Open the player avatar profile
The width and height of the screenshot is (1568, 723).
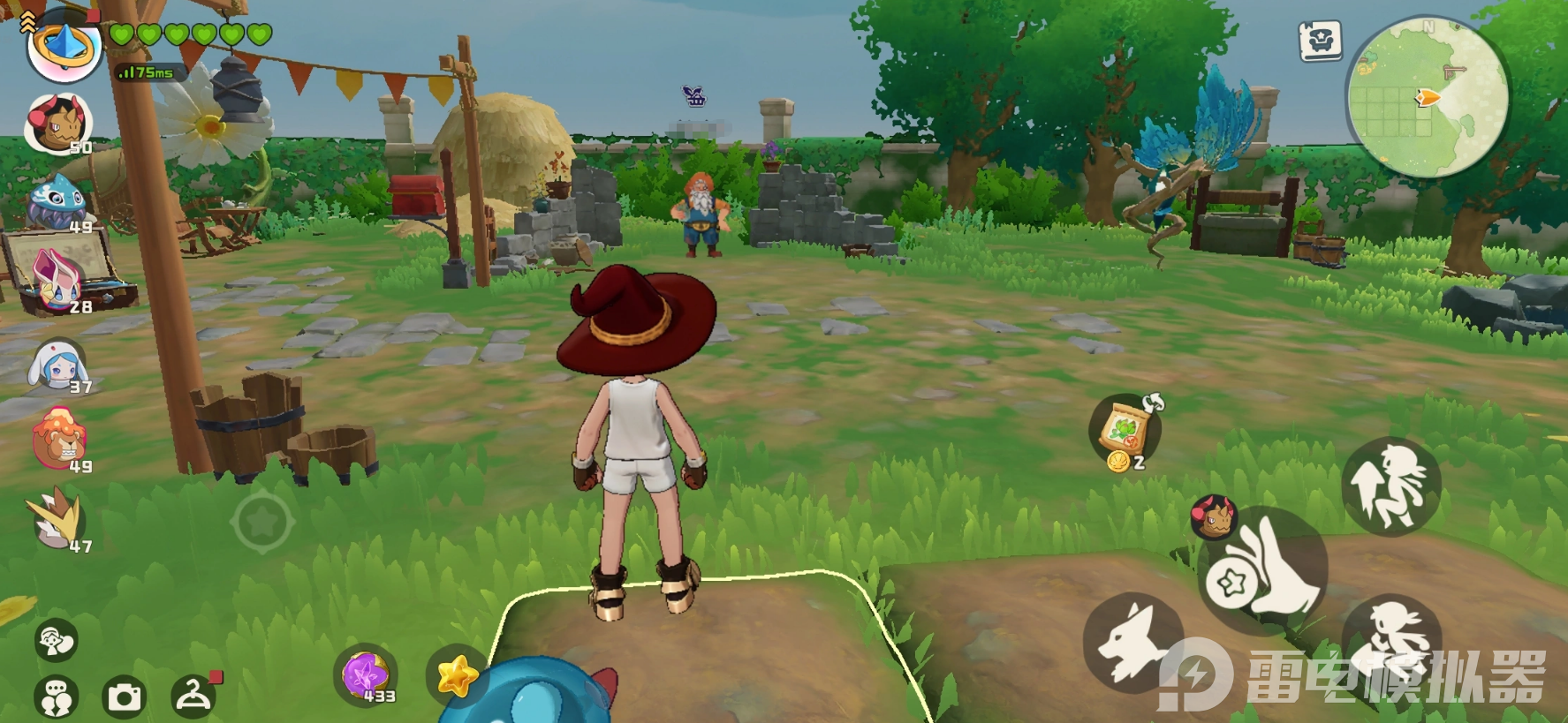click(x=63, y=45)
